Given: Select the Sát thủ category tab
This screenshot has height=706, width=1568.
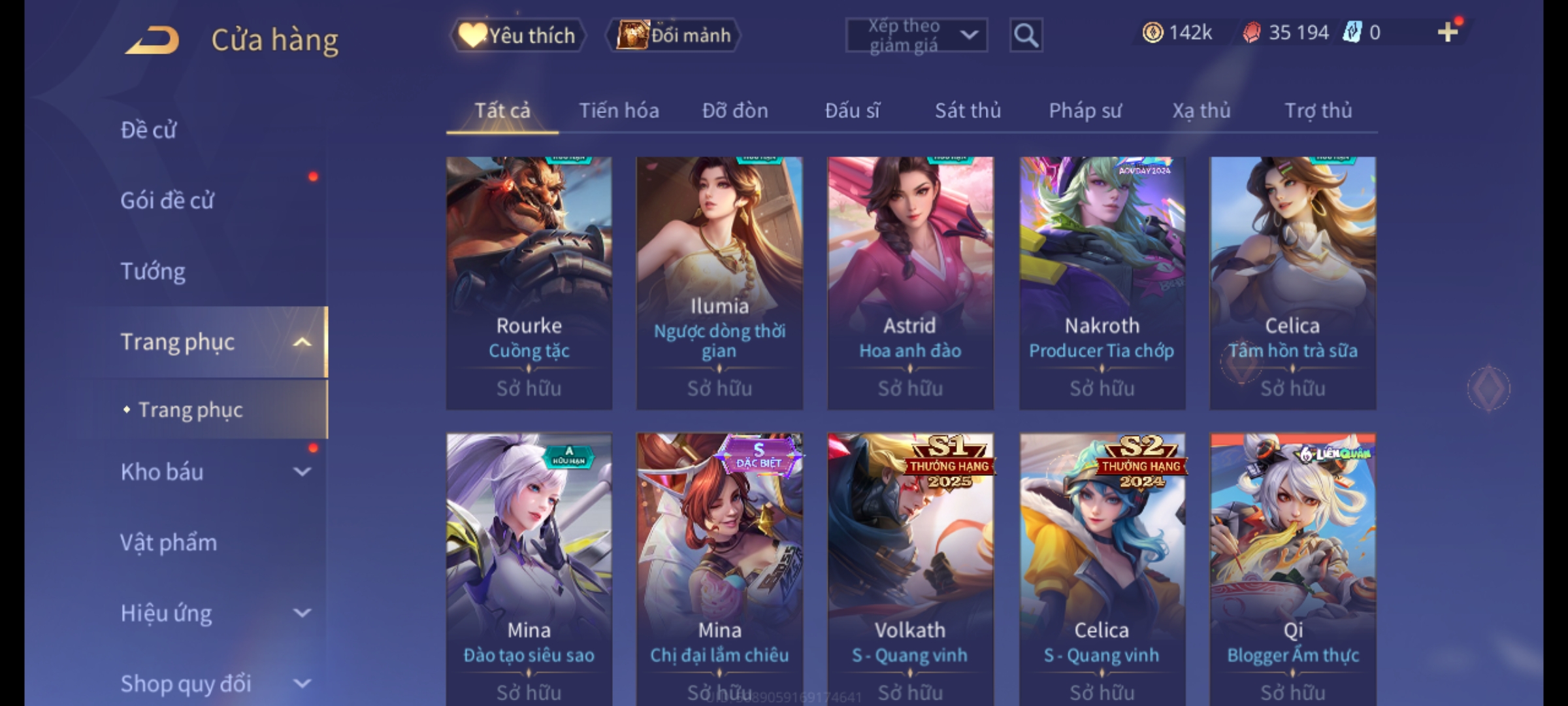Looking at the screenshot, I should pos(968,110).
